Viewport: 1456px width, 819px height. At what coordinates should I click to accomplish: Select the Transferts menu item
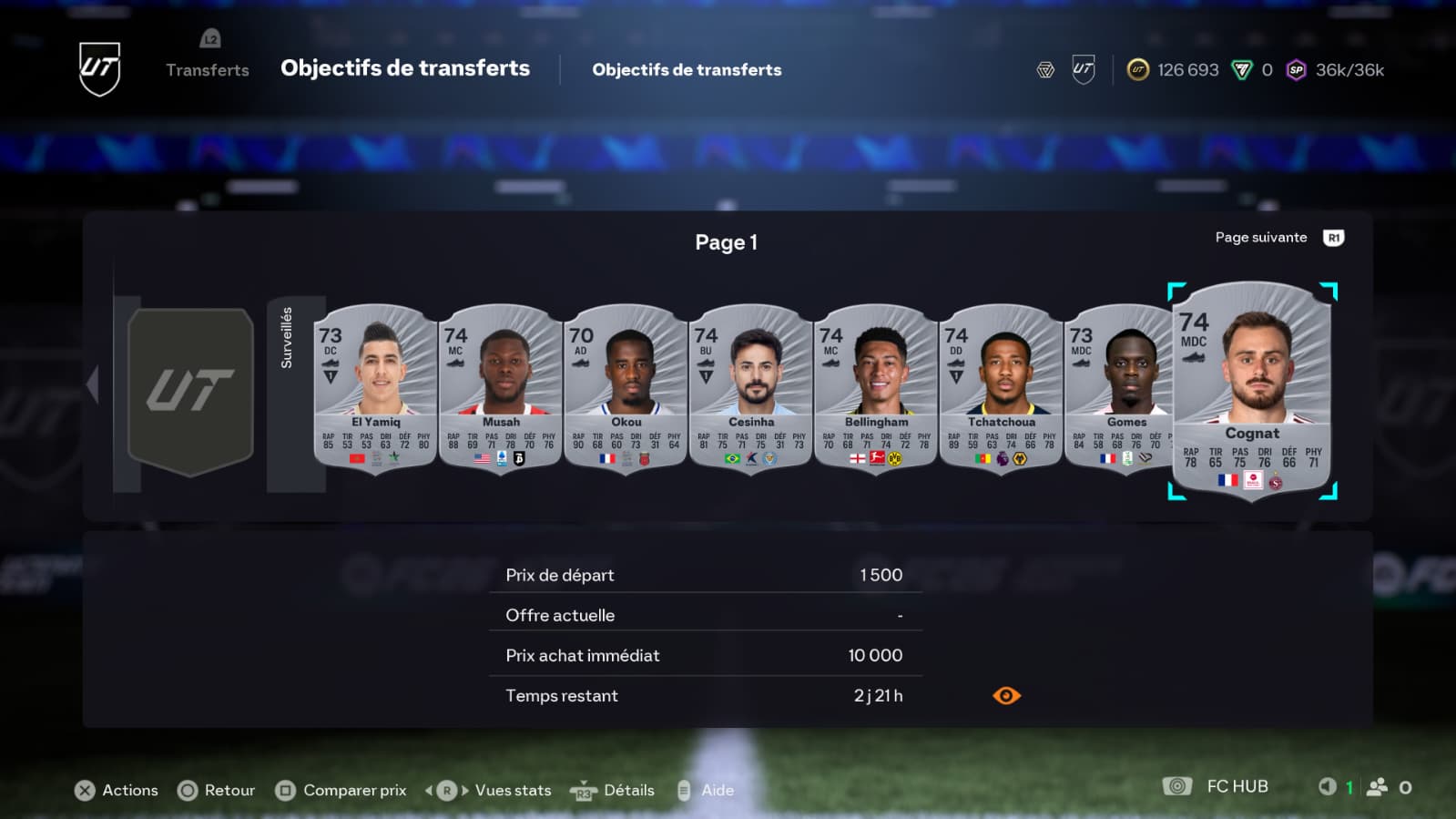(208, 70)
